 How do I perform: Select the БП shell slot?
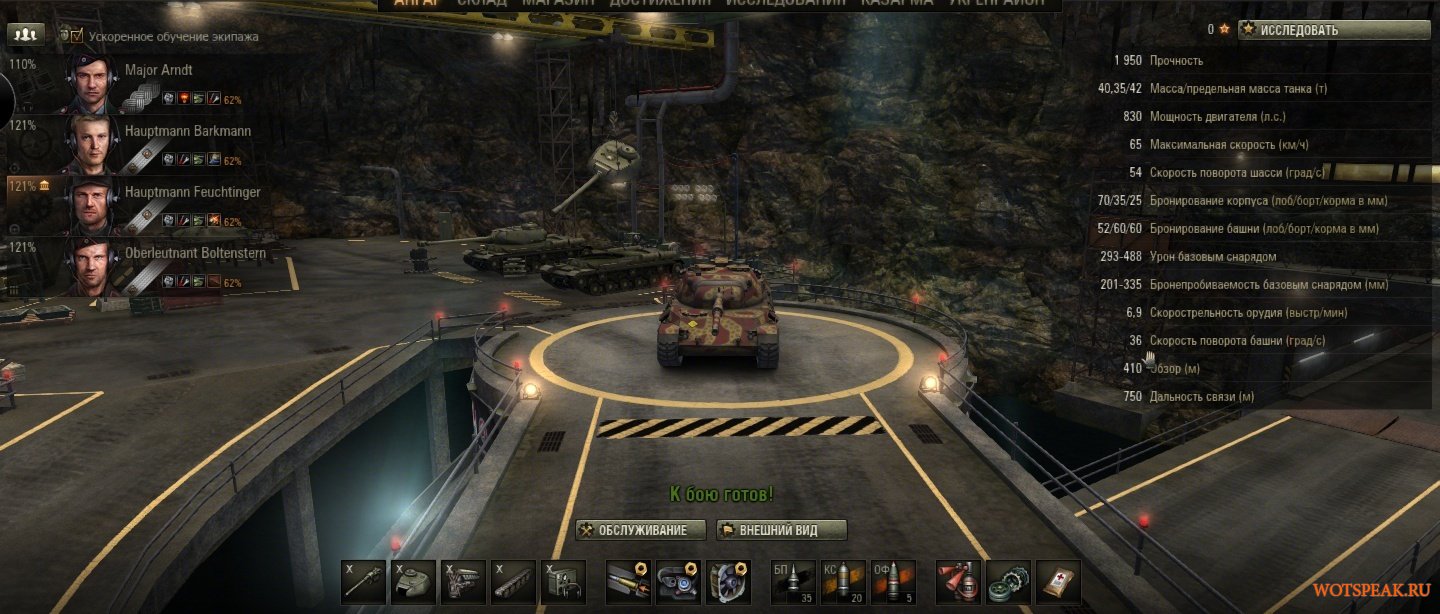coord(794,581)
